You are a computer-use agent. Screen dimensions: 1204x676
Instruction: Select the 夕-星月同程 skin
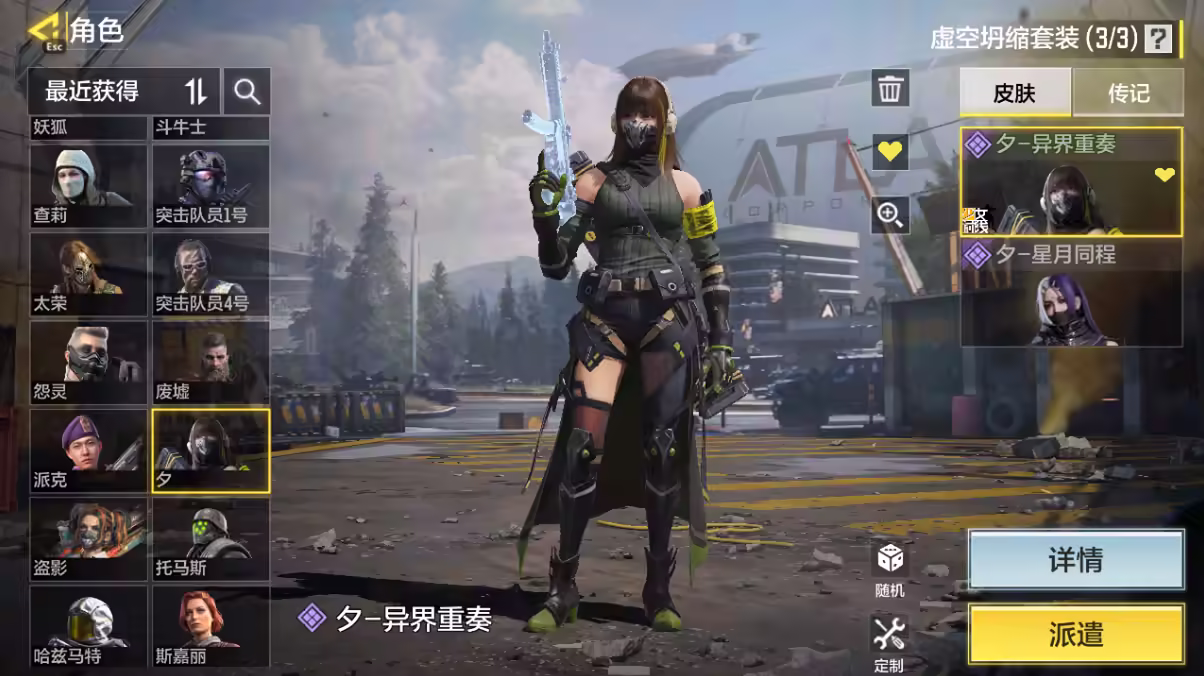click(x=1071, y=294)
